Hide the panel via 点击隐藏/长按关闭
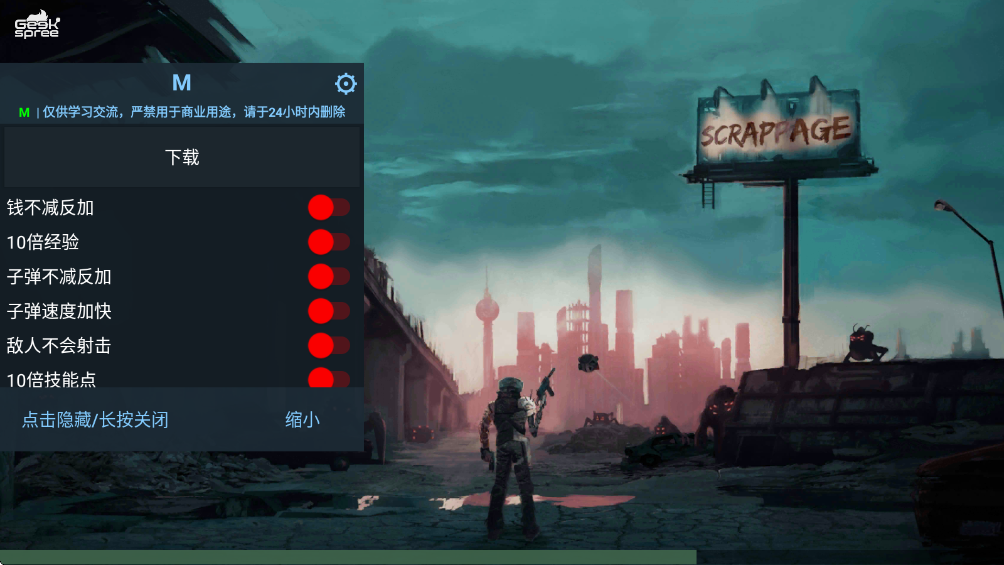The width and height of the screenshot is (1004, 565). point(95,420)
